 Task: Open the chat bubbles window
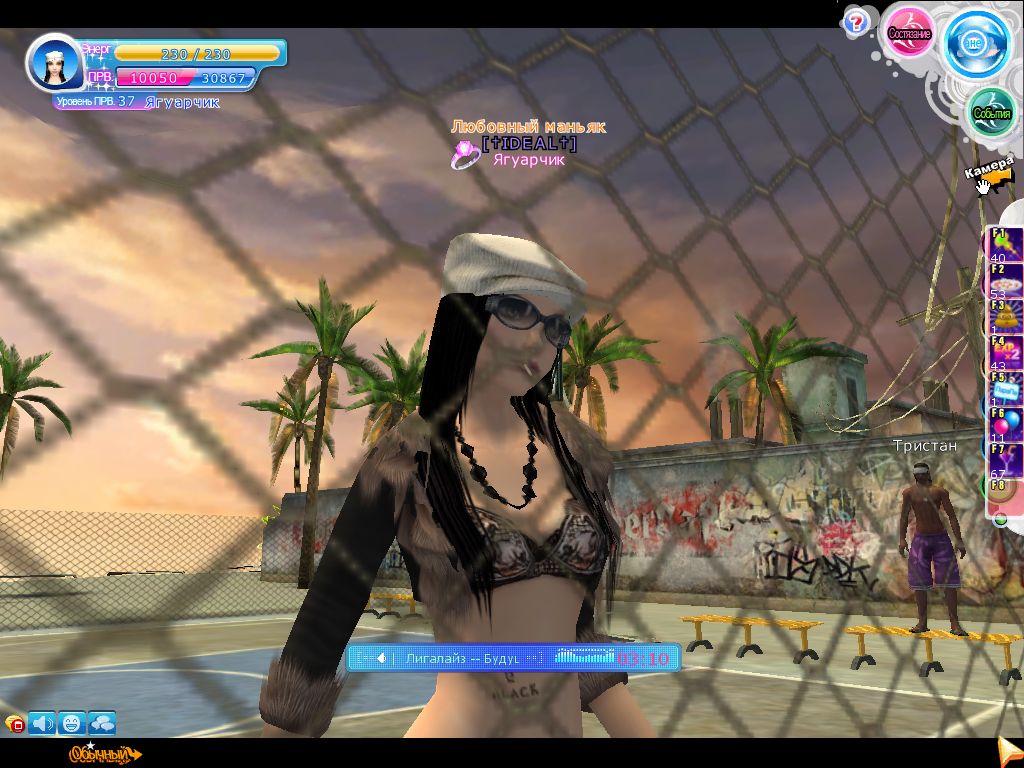click(x=102, y=722)
